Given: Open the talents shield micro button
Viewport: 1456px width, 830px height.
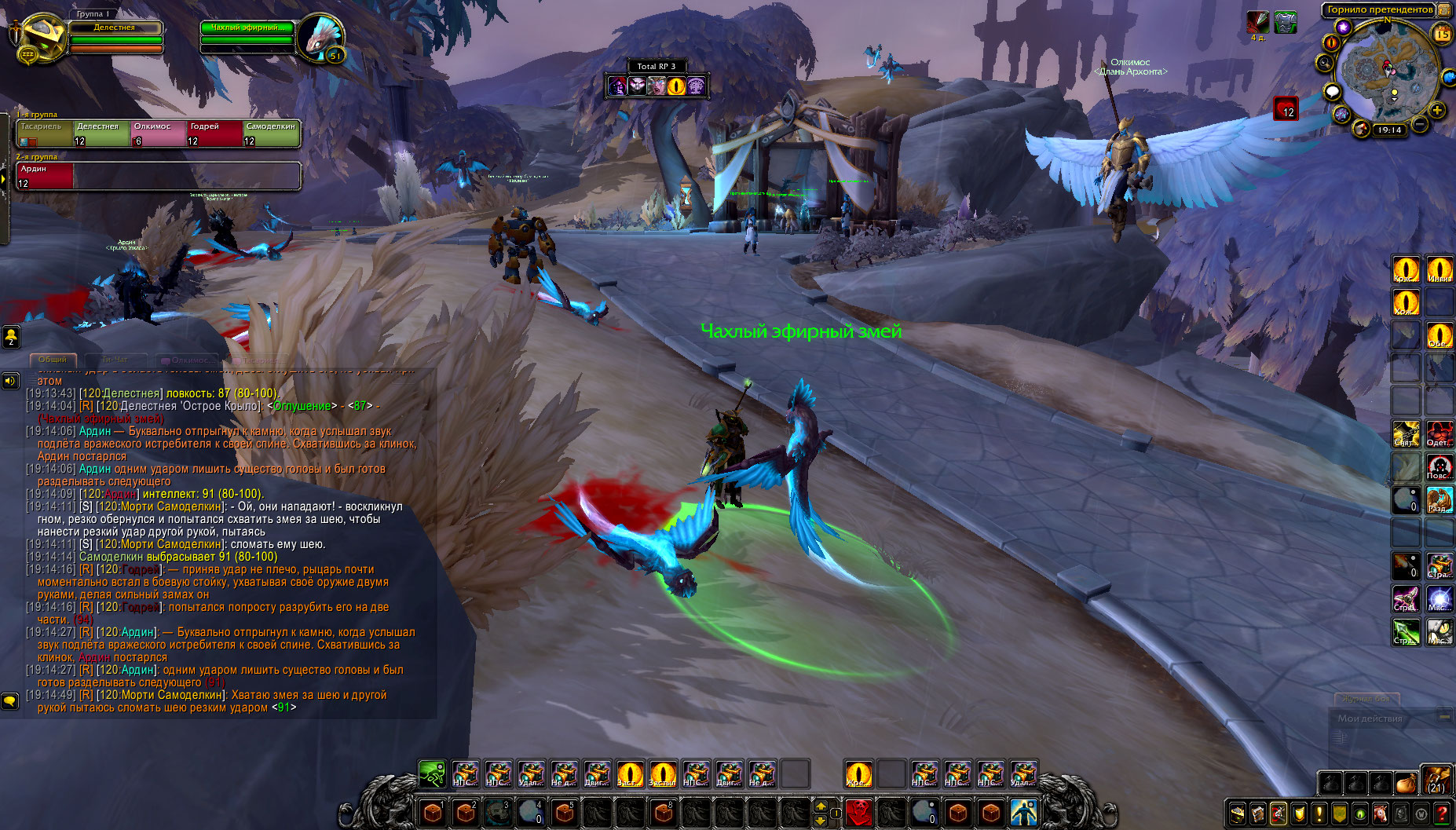Looking at the screenshot, I should 1299,814.
